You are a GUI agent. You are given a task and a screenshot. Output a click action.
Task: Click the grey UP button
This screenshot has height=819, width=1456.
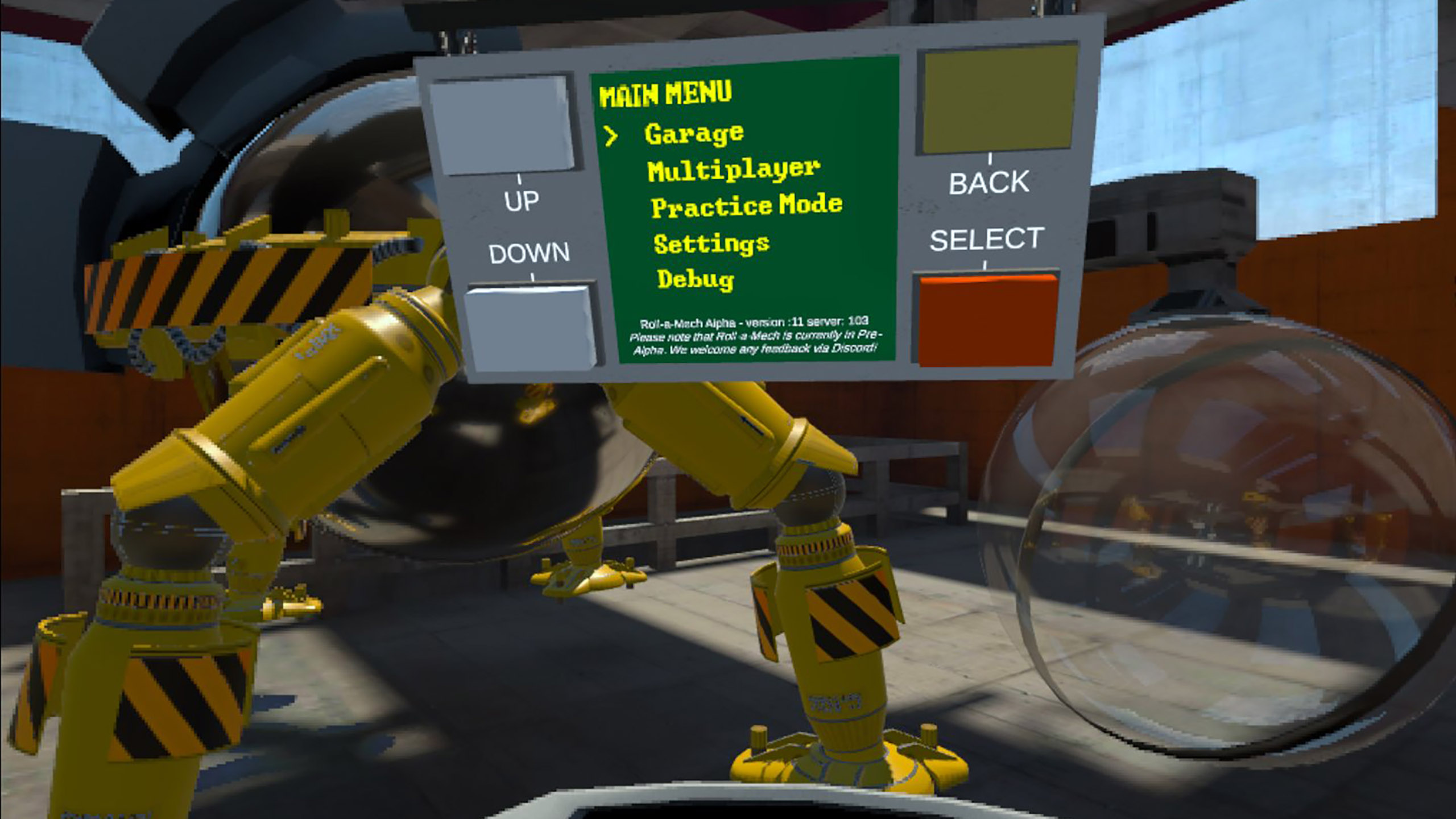point(503,125)
